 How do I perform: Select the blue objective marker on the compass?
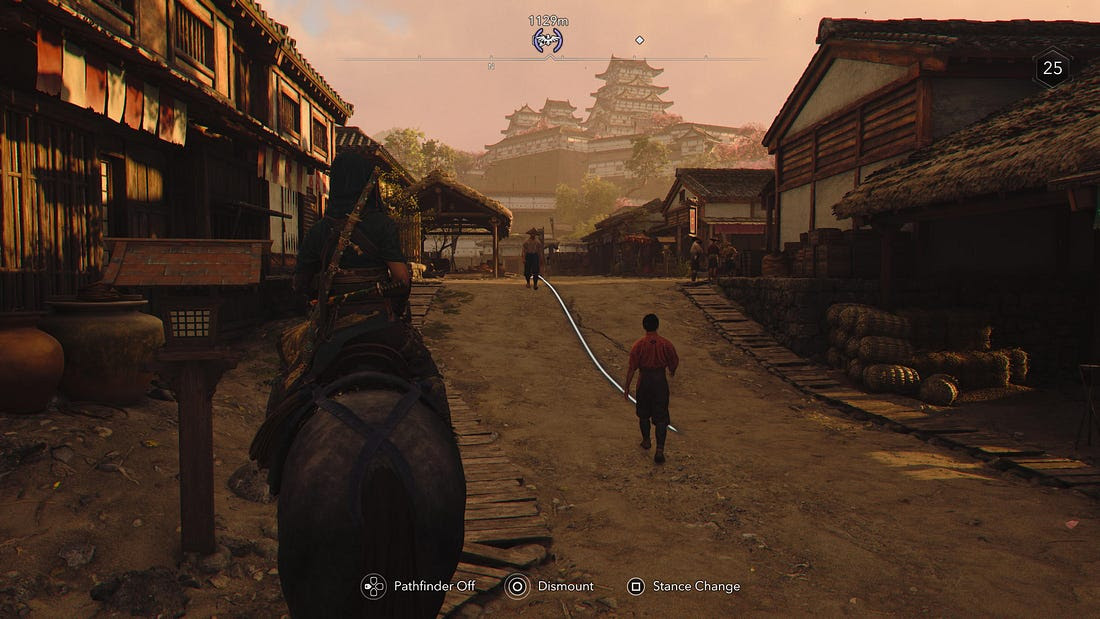[x=547, y=40]
